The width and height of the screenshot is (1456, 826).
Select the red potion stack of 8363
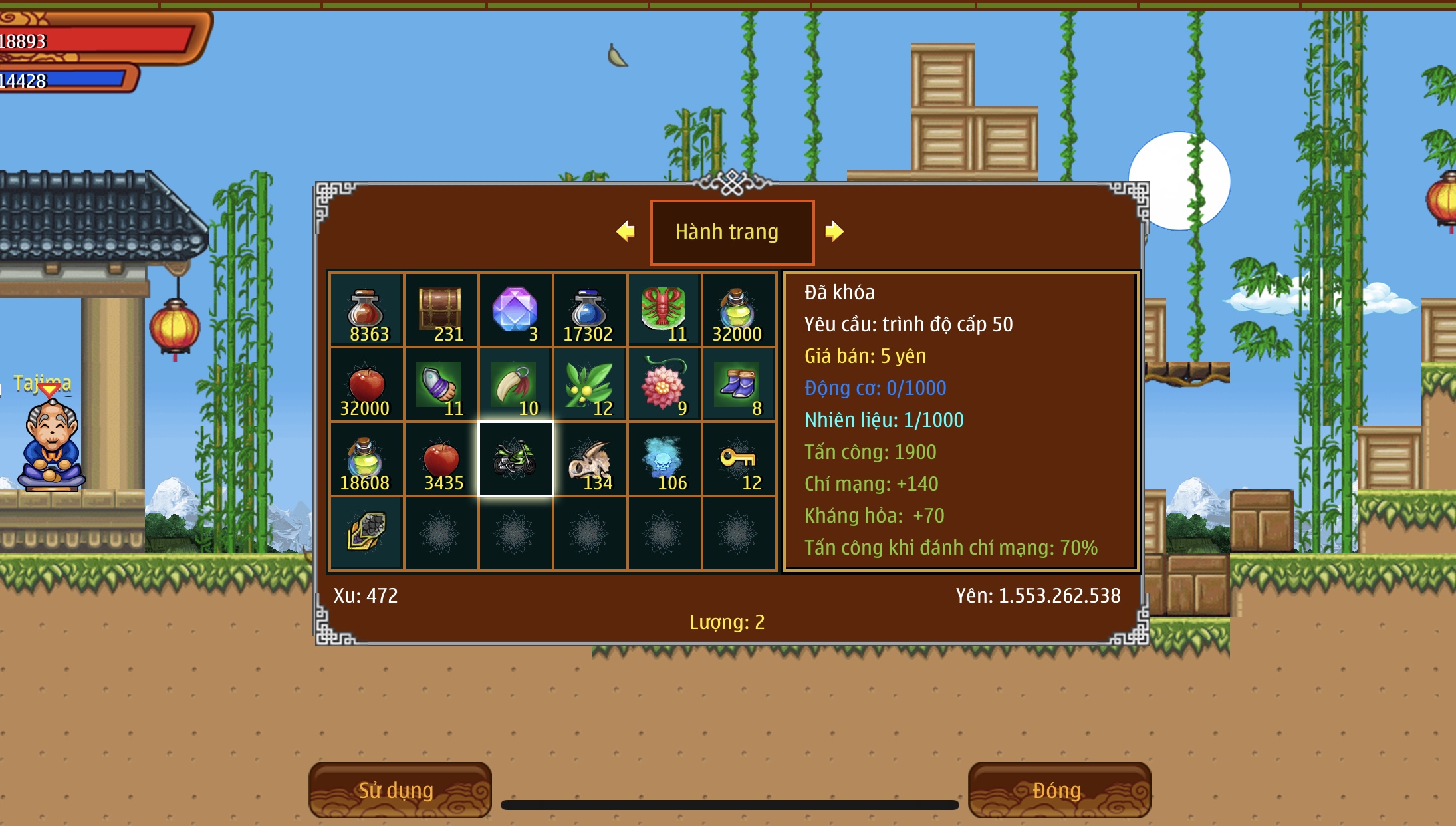366,311
